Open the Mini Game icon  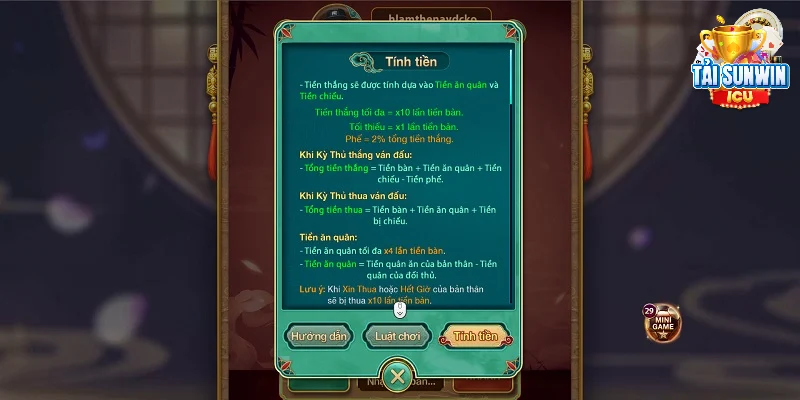[x=663, y=322]
